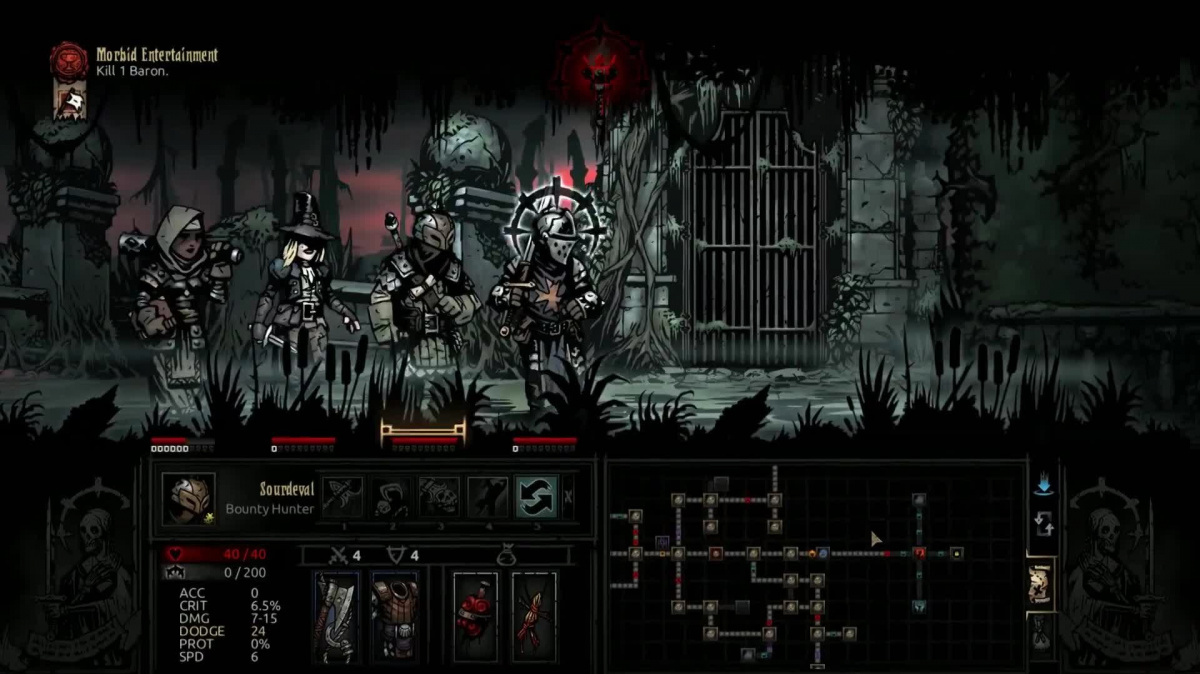Image resolution: width=1200 pixels, height=674 pixels.
Task: Choose the second hook-and-skull combat skill
Action: click(x=391, y=497)
